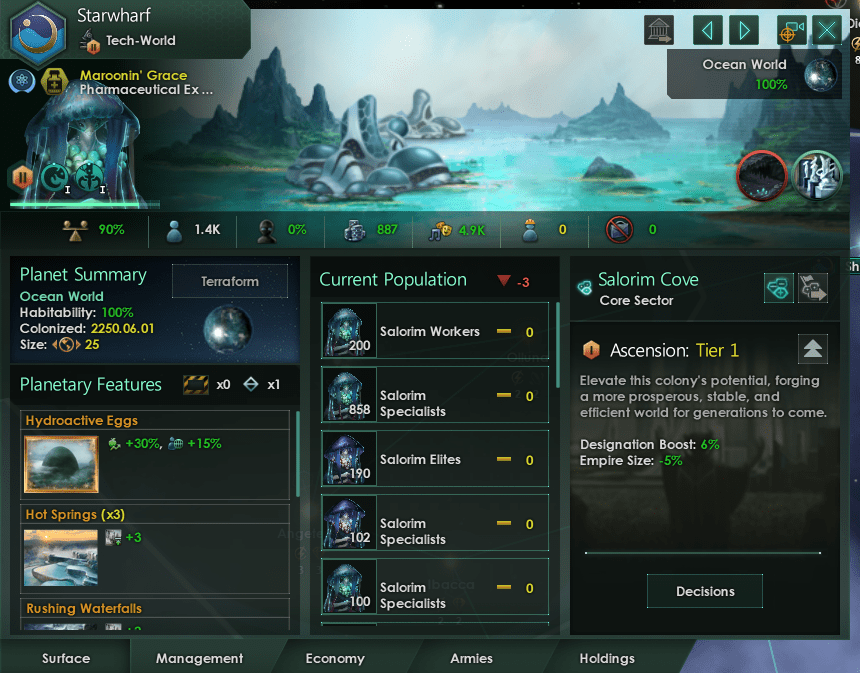Viewport: 860px width, 673px height.
Task: Focus camera on planet with crosshair button
Action: click(791, 30)
